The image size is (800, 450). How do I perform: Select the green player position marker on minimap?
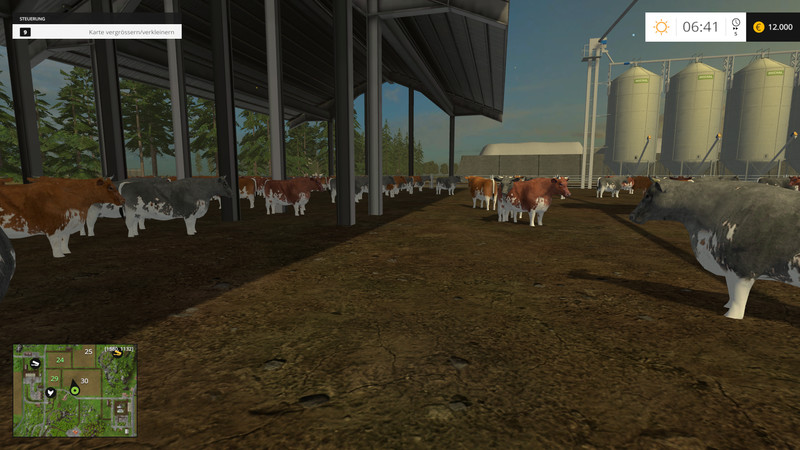coord(74,390)
